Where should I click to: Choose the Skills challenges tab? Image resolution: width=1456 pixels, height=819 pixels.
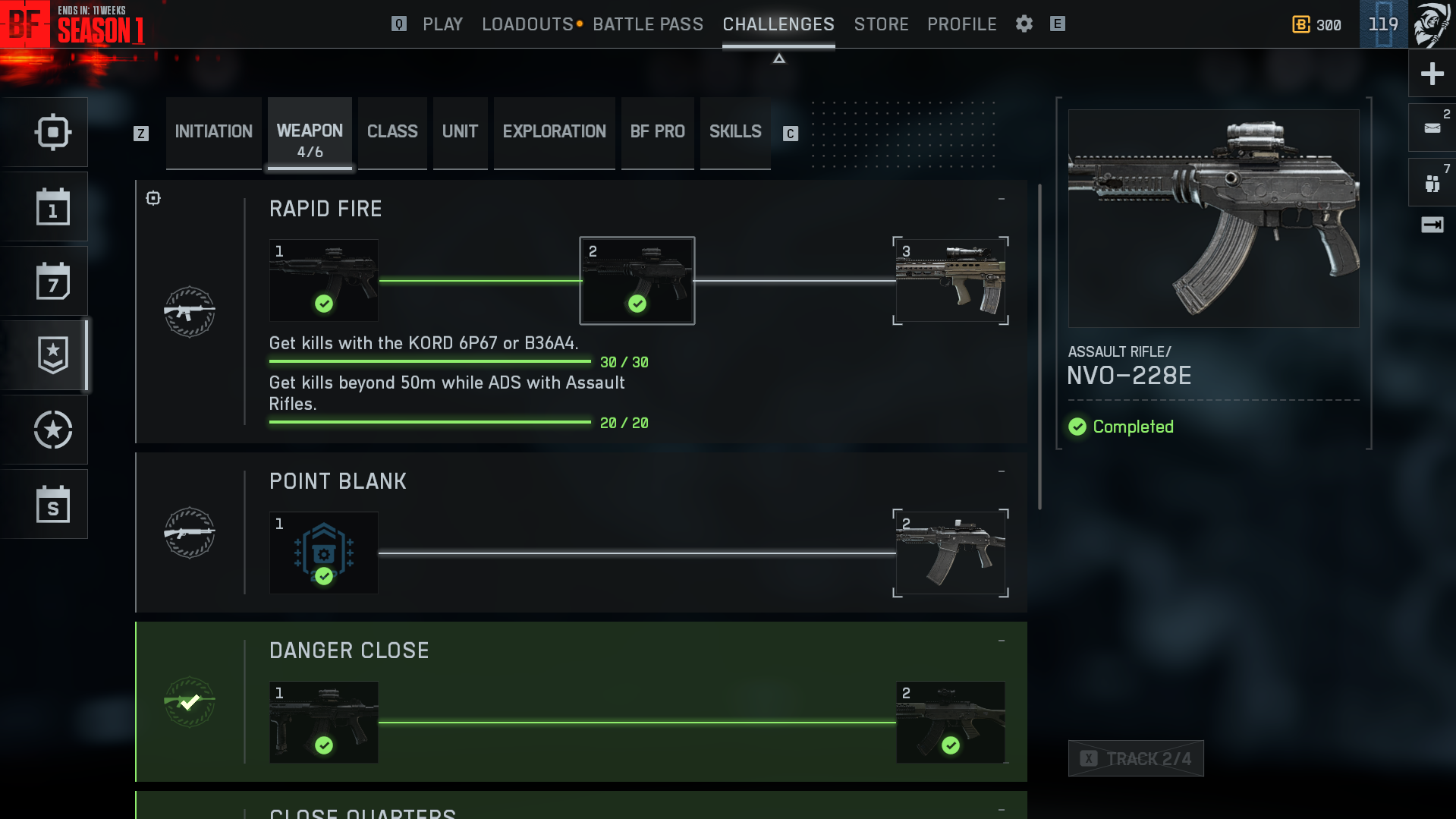point(734,132)
